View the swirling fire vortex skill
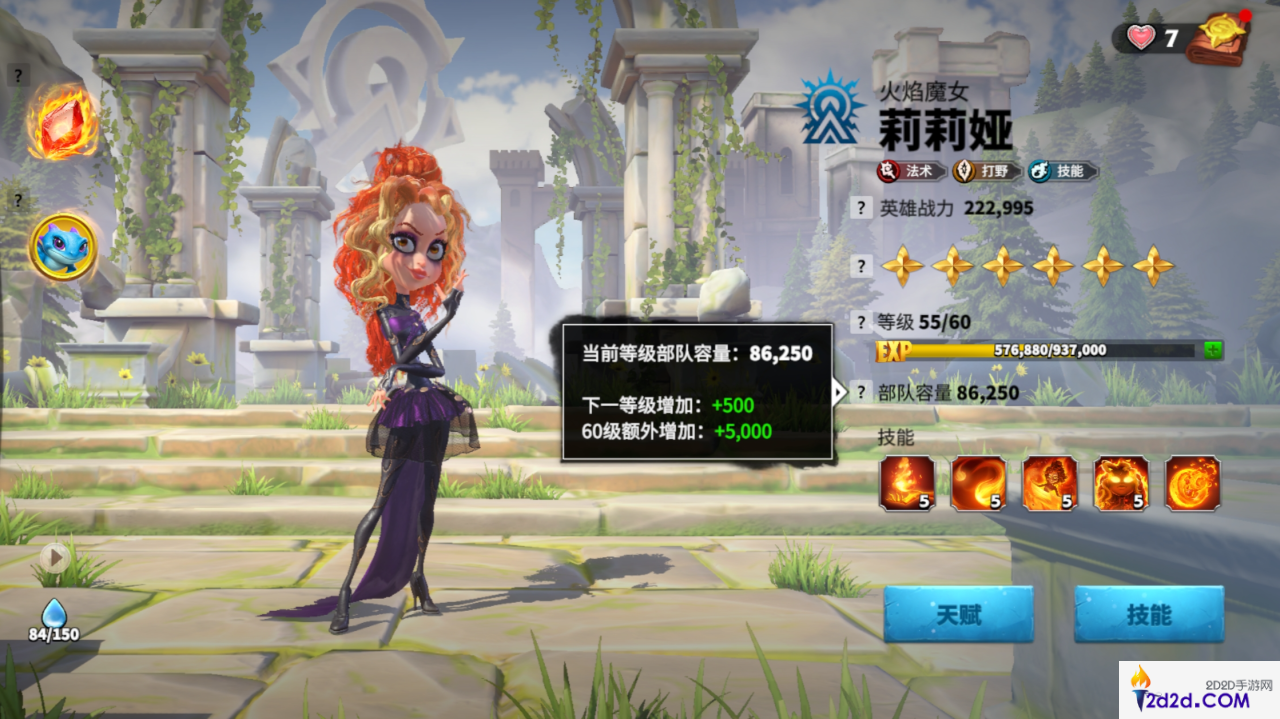1280x719 pixels. click(978, 483)
